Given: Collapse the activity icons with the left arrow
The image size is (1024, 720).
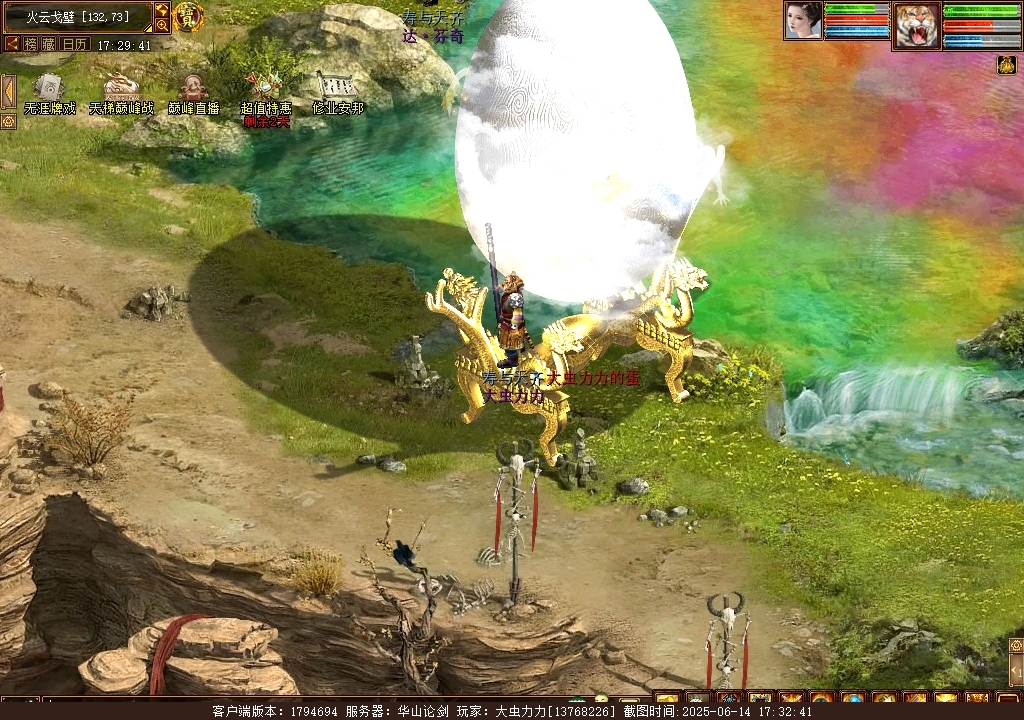Looking at the screenshot, I should (8, 91).
